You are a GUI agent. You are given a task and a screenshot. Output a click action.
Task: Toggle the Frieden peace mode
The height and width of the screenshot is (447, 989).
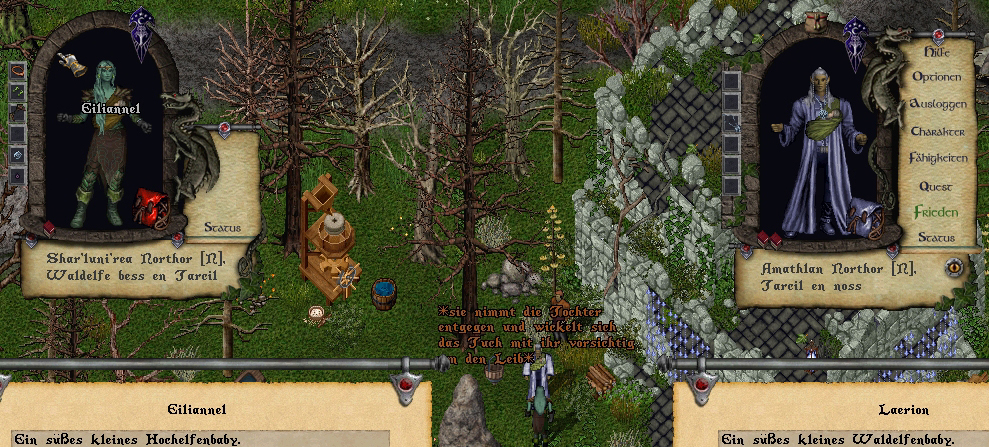(936, 212)
